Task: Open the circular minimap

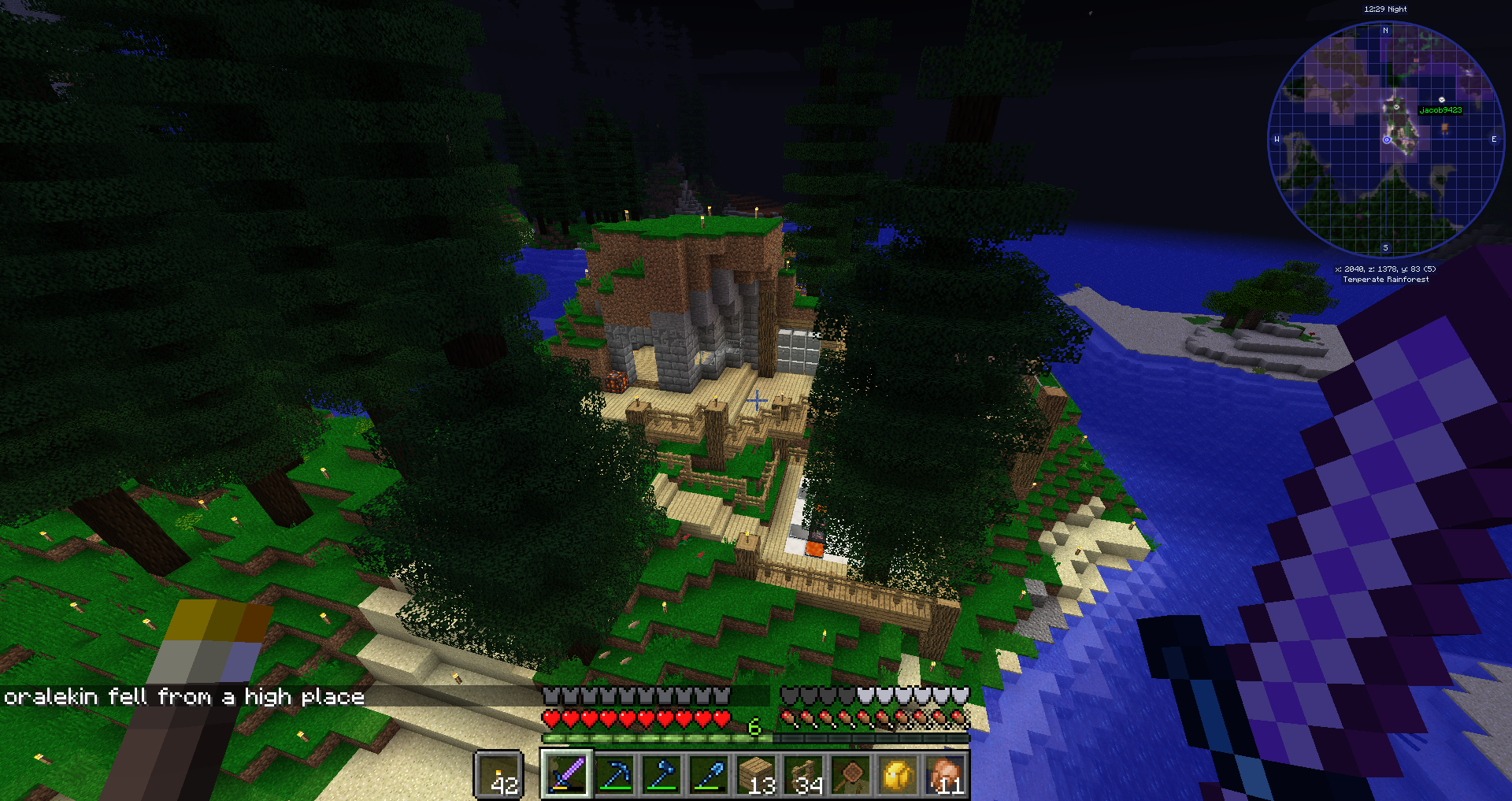Action: [x=1386, y=140]
